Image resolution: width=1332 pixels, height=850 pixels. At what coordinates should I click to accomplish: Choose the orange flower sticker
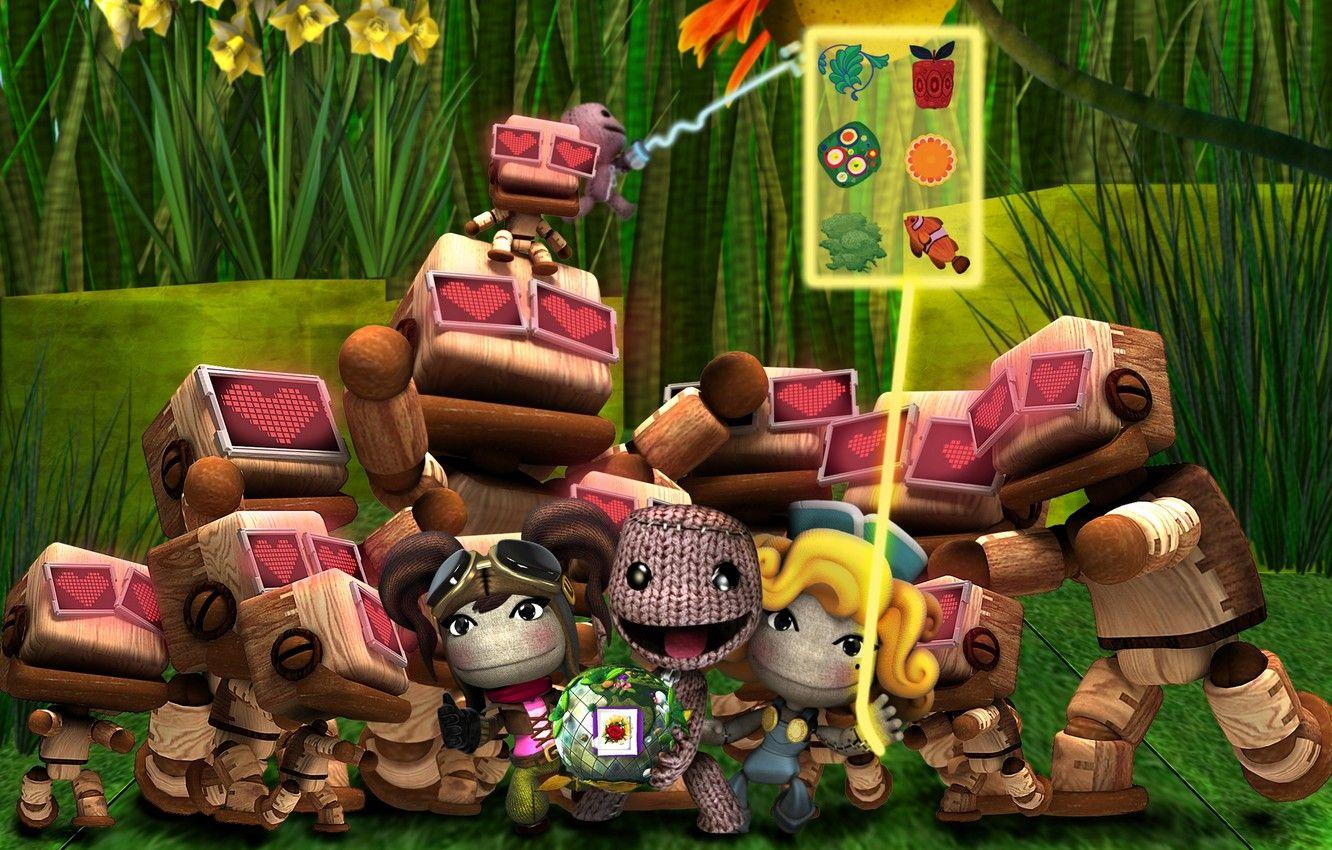[933, 160]
